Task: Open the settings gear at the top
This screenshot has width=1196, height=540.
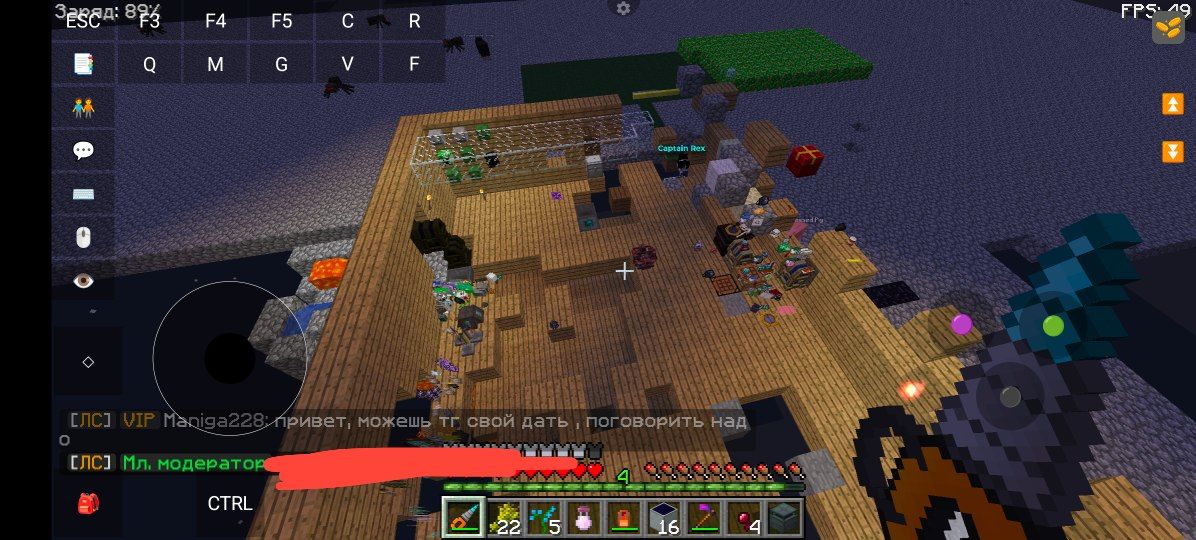Action: [624, 8]
